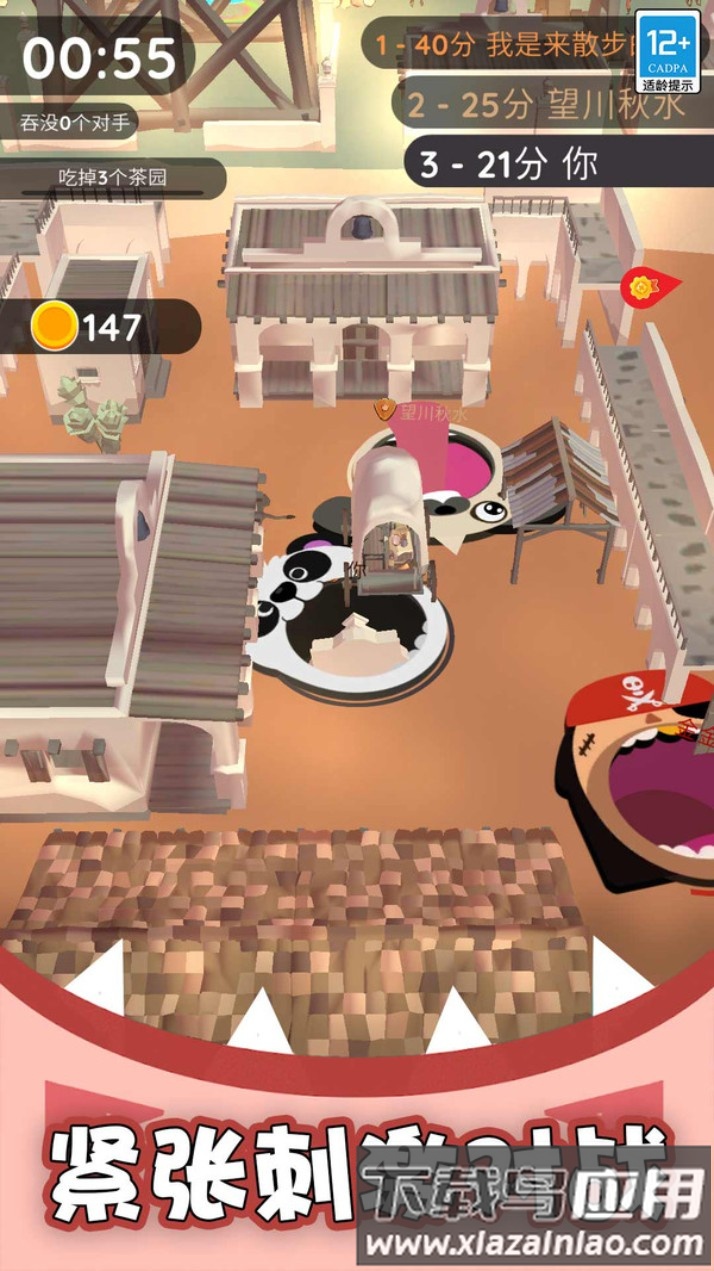
Task: Open the CADPA 12+ age rating badge
Action: [668, 50]
